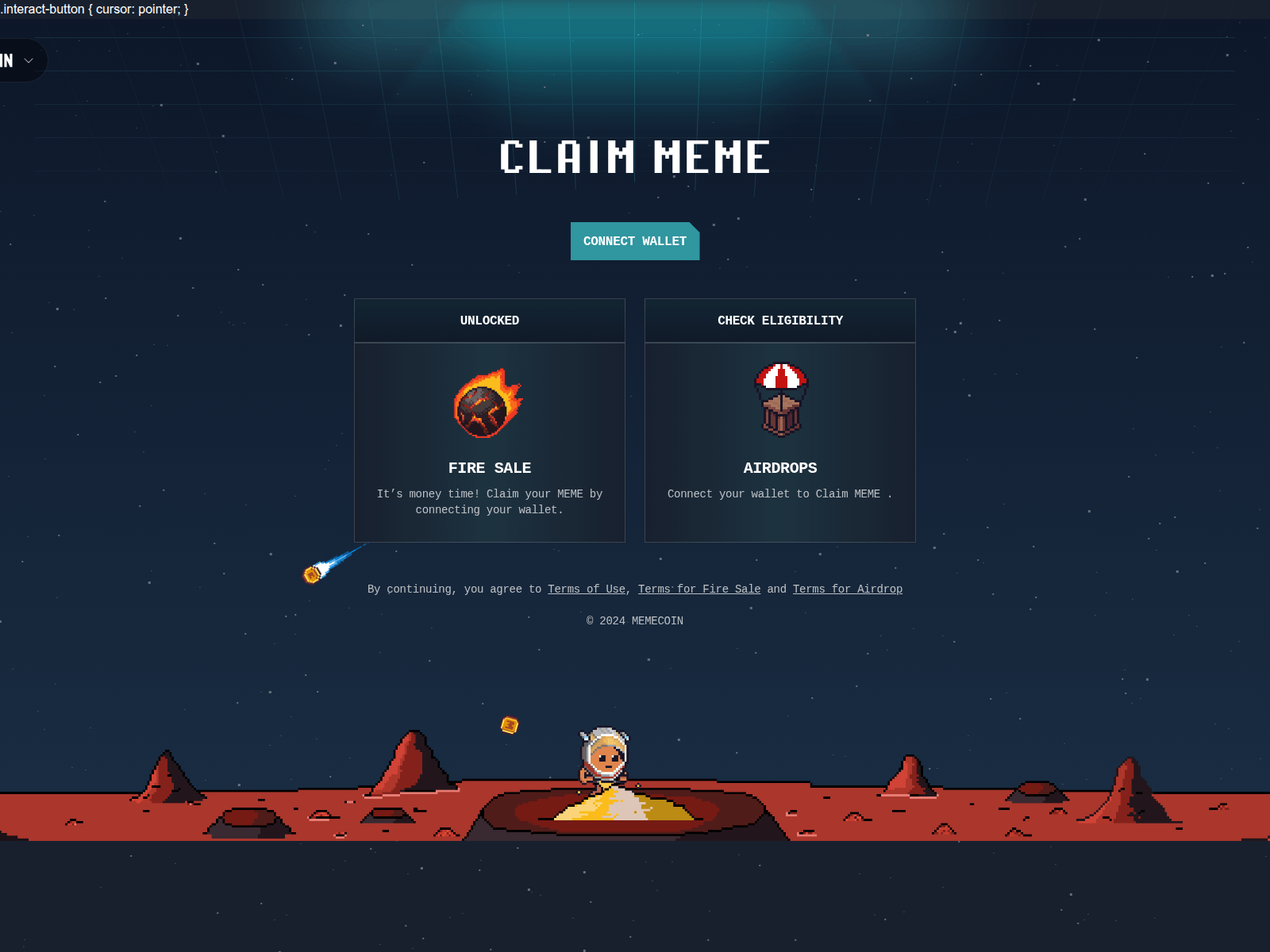Click the parachuting barrel Airdrops icon
This screenshot has height=952, width=1270.
(780, 401)
